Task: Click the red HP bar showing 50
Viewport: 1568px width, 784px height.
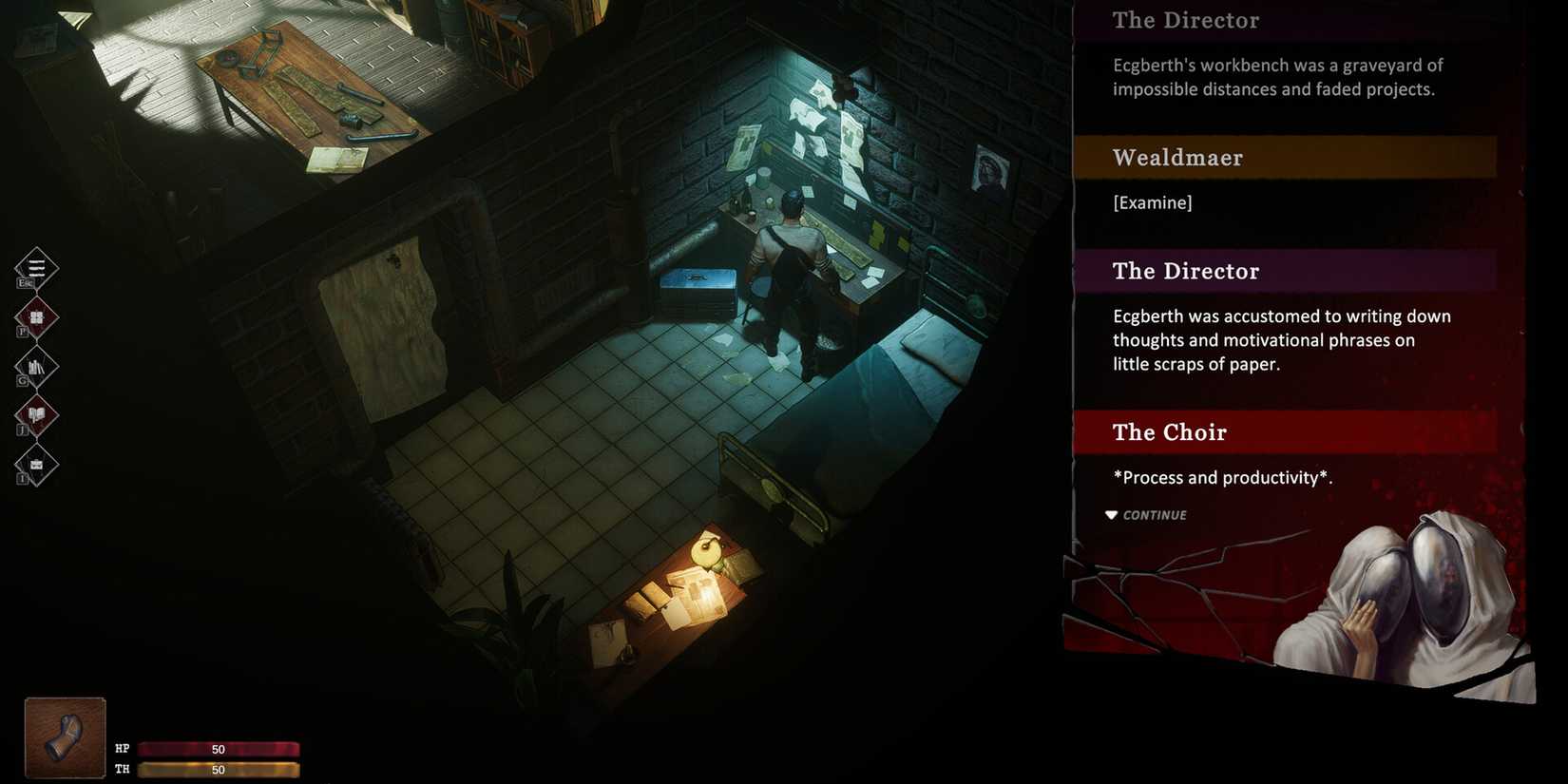Action: click(219, 749)
